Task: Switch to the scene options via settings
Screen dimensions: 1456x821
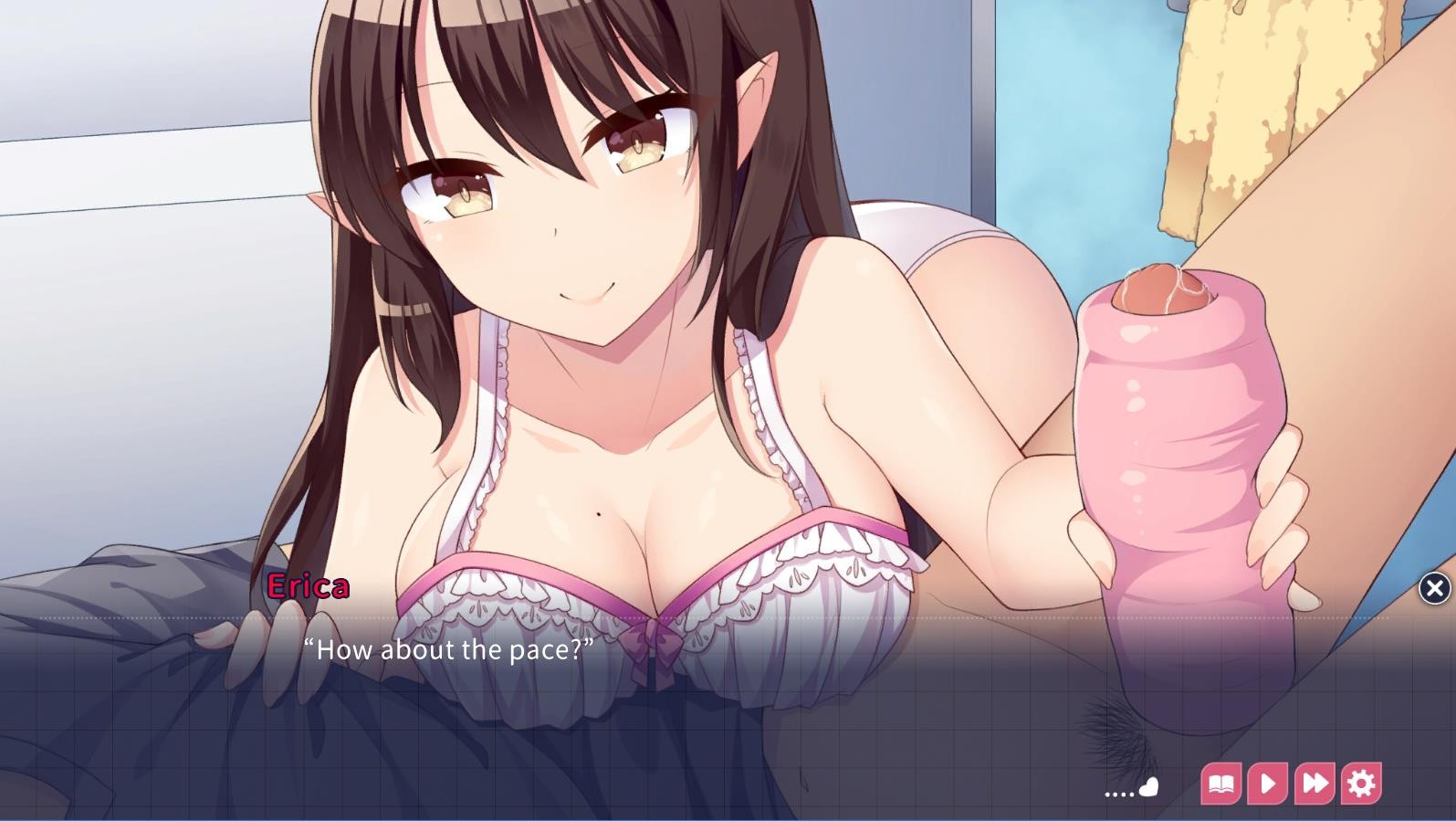Action: tap(1360, 783)
